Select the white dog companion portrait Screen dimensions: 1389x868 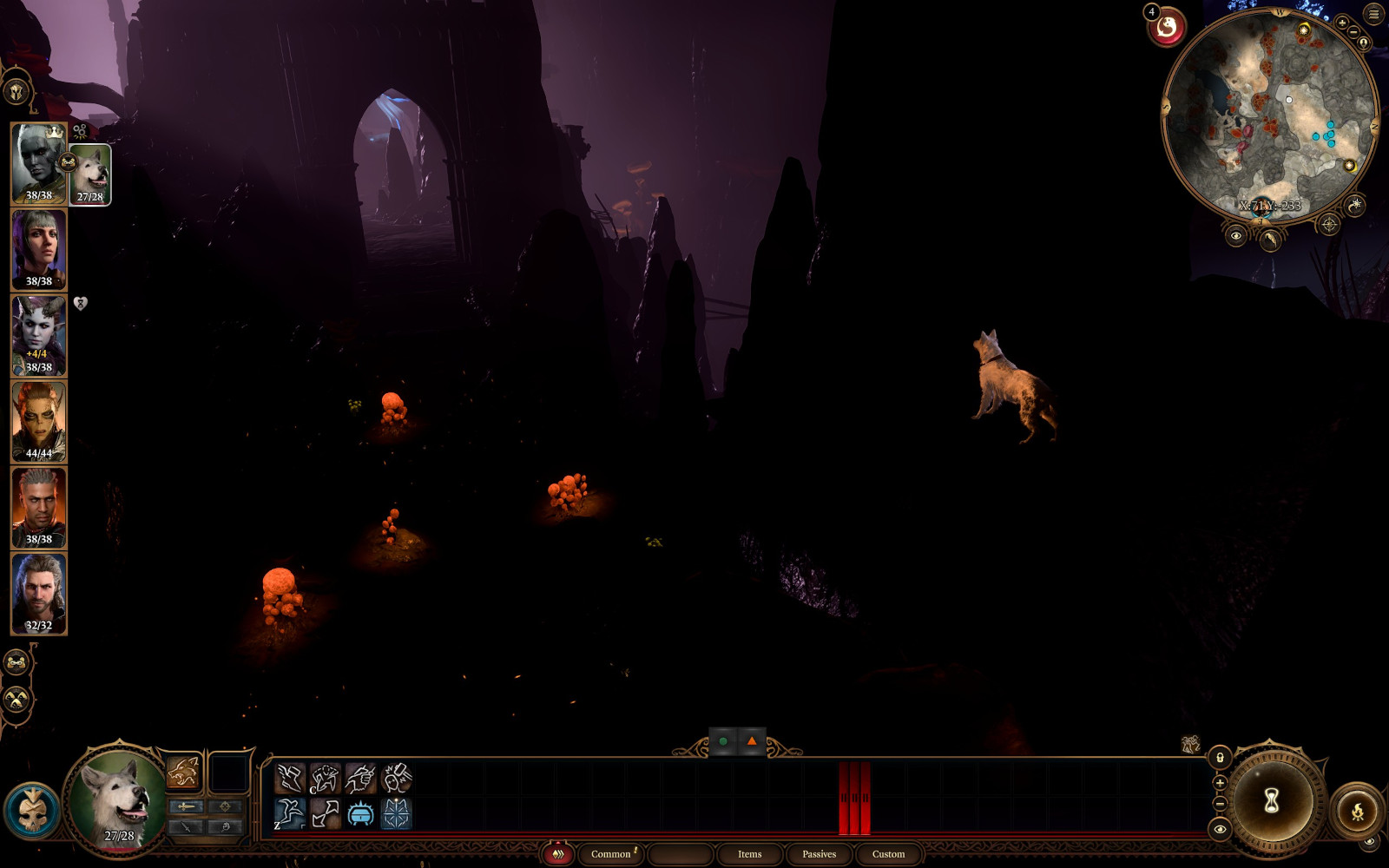tap(89, 174)
